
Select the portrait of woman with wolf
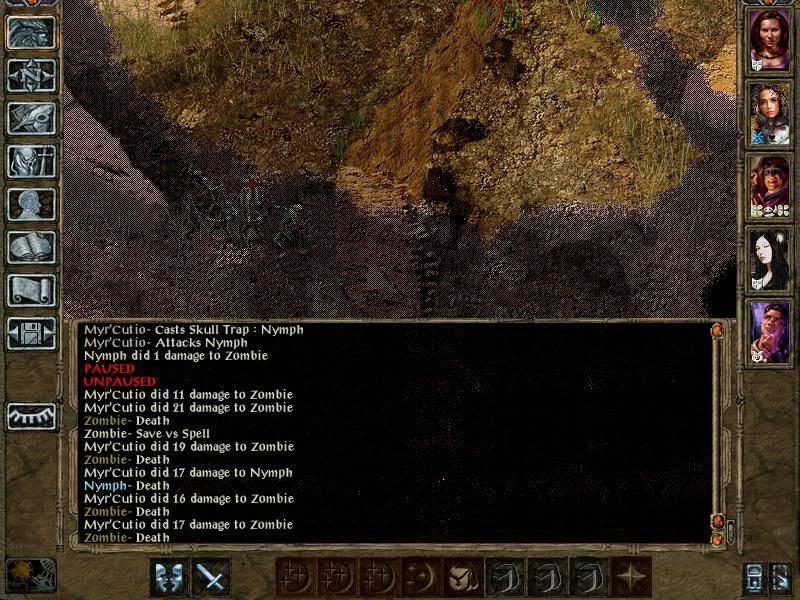click(770, 115)
